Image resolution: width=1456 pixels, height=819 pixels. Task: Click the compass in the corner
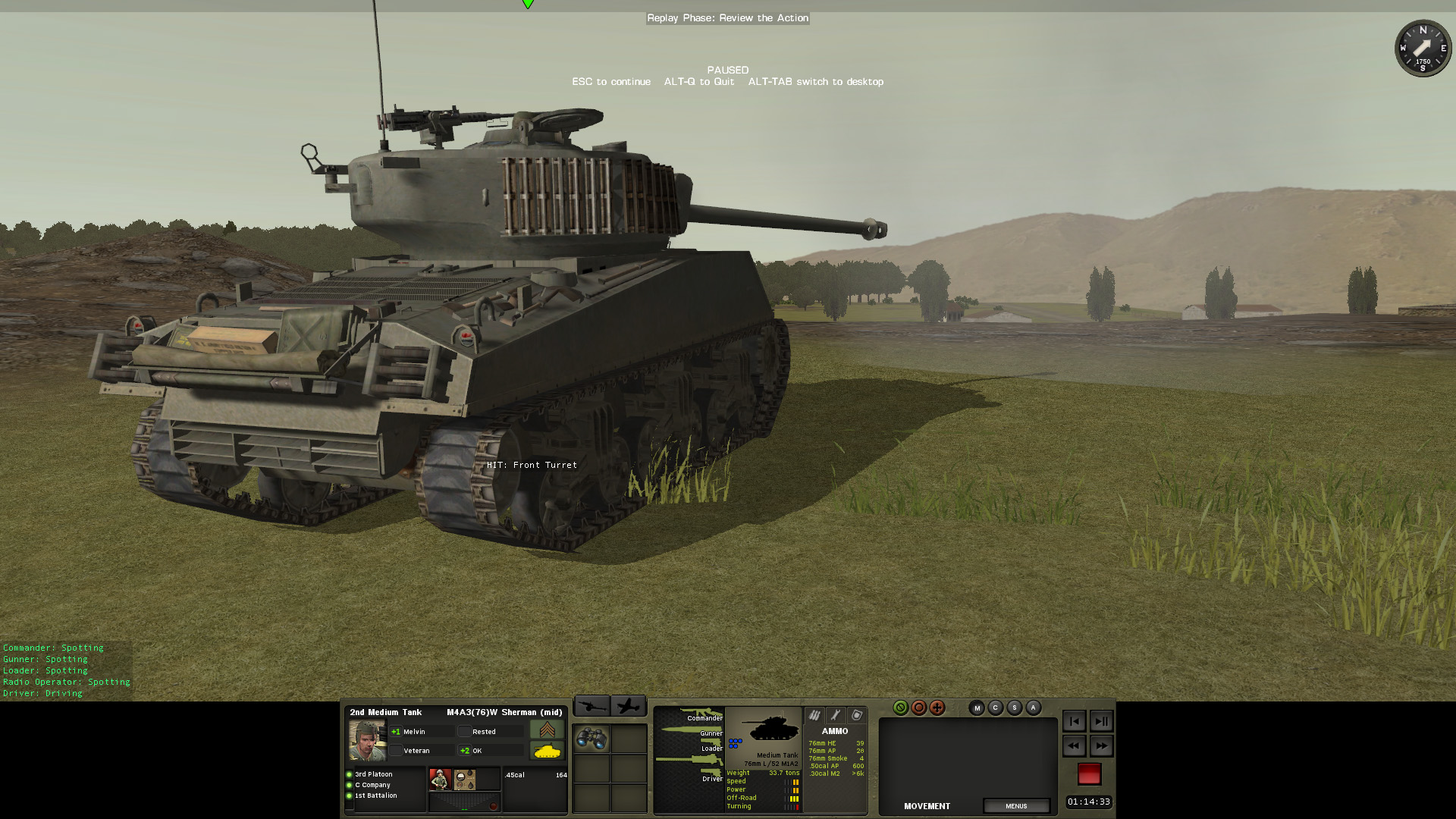click(x=1423, y=49)
